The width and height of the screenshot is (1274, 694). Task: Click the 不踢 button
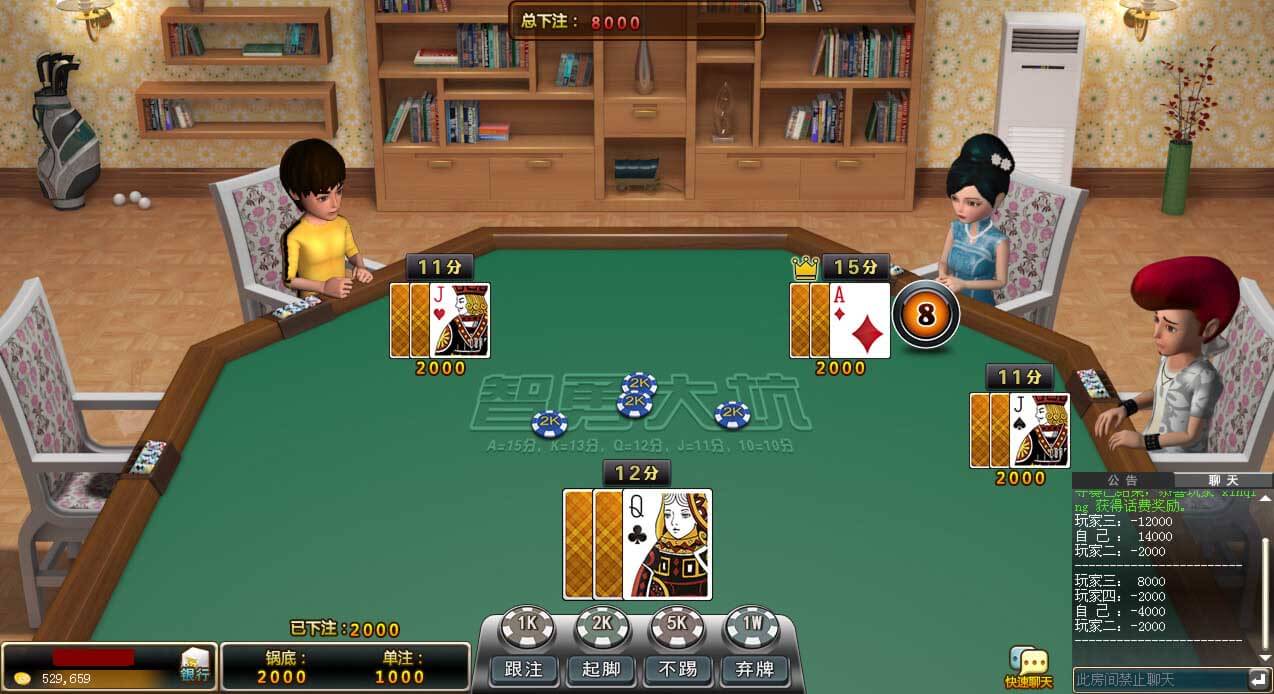point(678,669)
